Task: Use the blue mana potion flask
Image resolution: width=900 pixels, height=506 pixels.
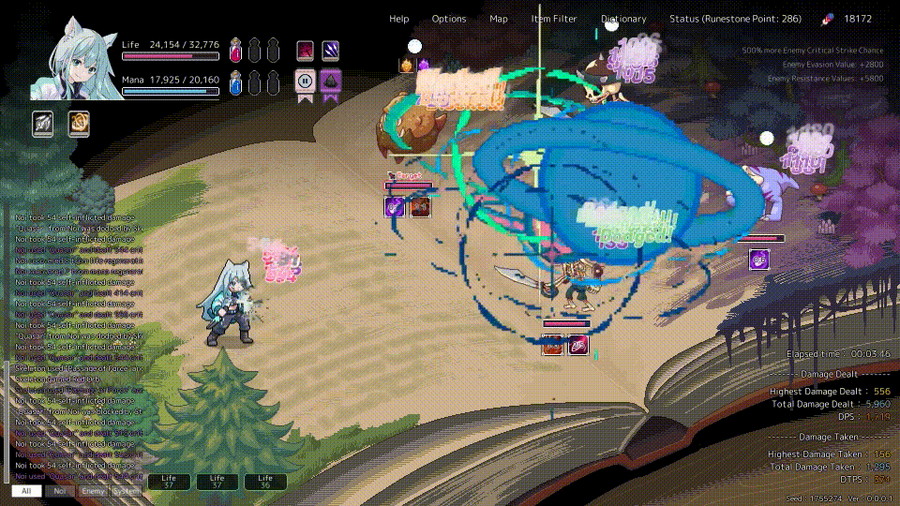Action: (236, 83)
